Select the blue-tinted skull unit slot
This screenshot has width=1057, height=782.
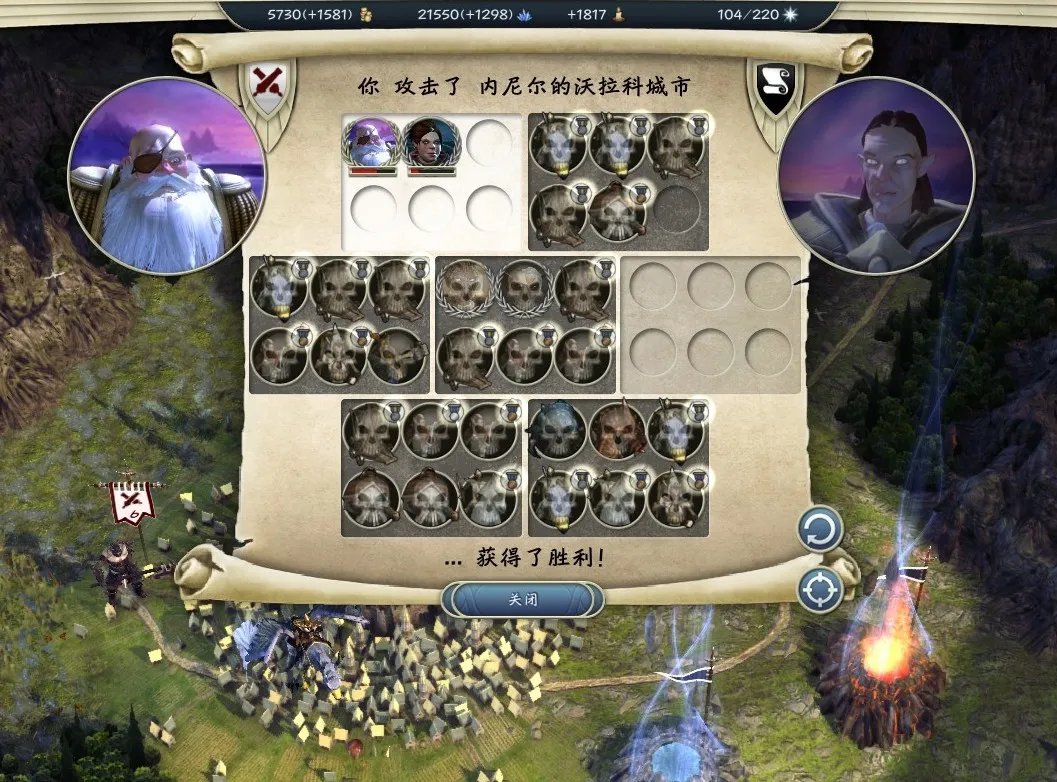click(558, 430)
